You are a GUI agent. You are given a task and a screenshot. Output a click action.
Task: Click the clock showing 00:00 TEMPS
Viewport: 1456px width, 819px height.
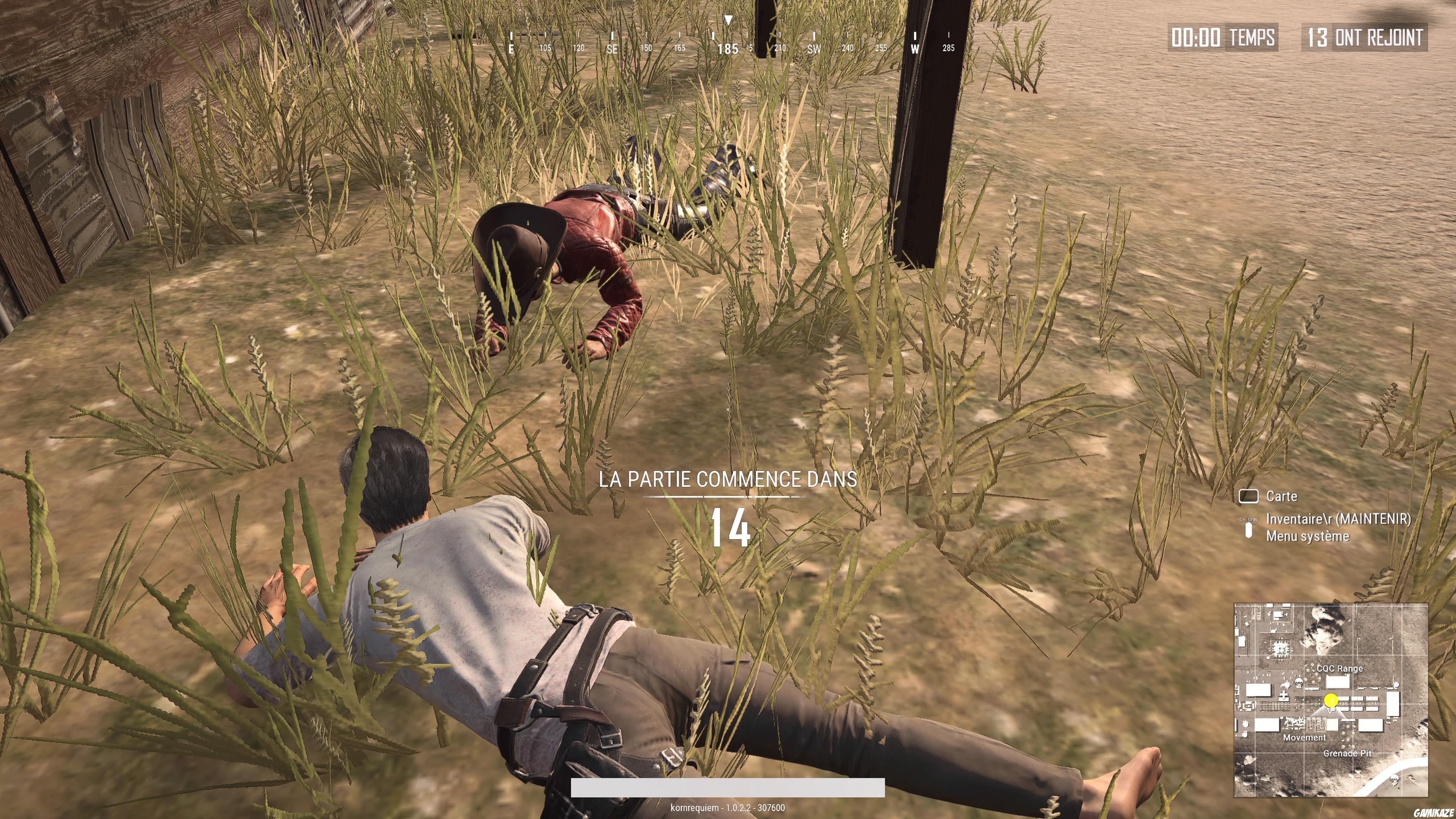(x=1222, y=38)
